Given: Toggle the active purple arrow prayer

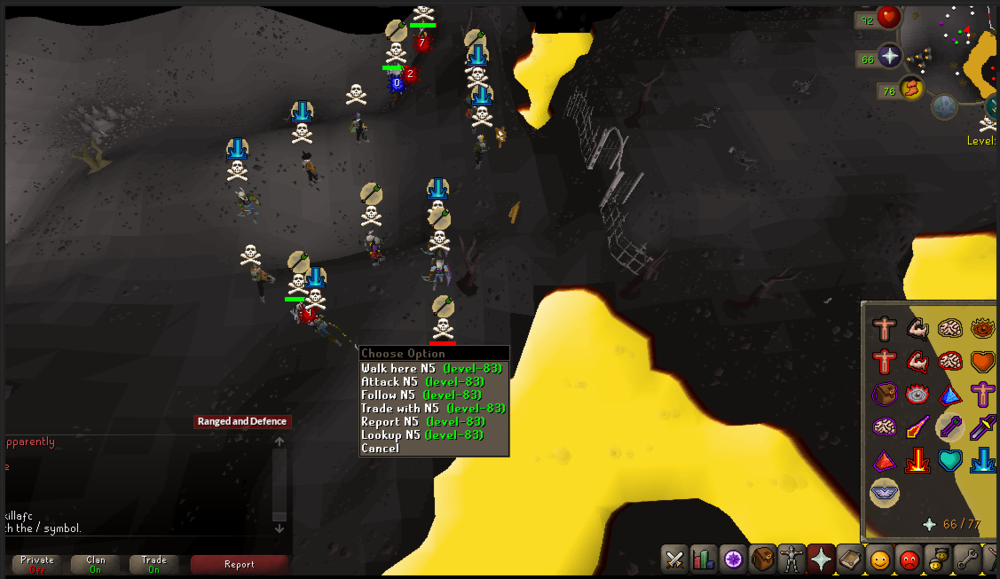Looking at the screenshot, I should (950, 427).
